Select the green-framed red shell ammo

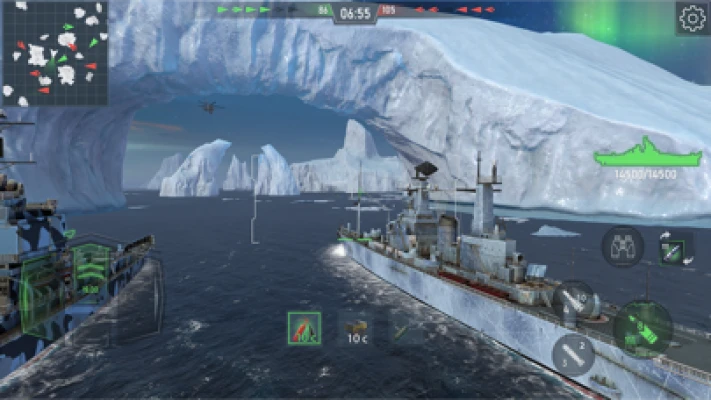[303, 327]
